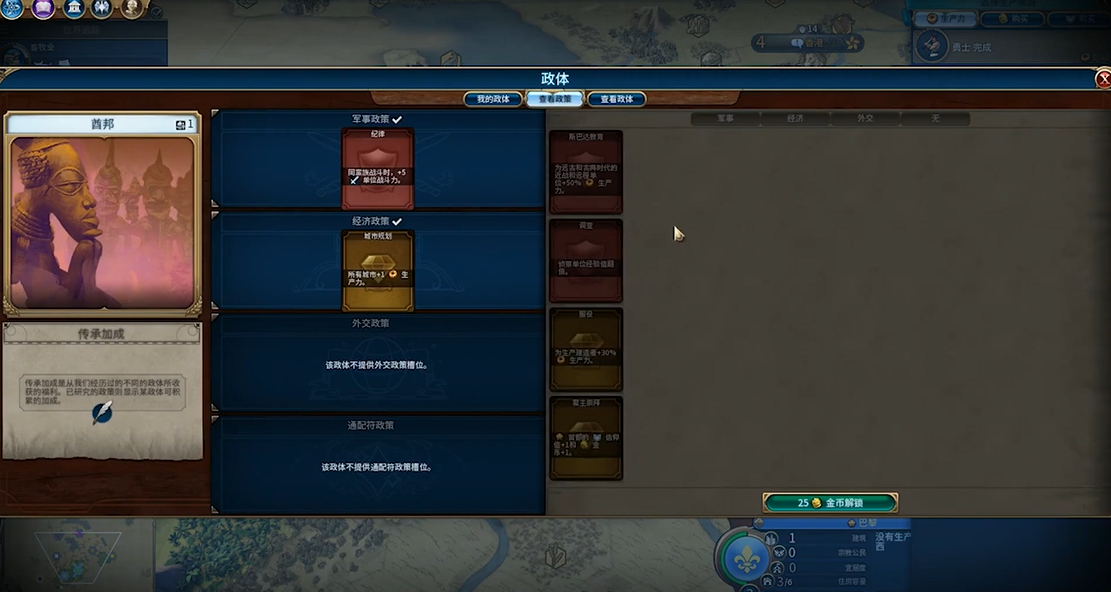Choose the 无 filter option
This screenshot has width=1111, height=592.
[x=935, y=118]
